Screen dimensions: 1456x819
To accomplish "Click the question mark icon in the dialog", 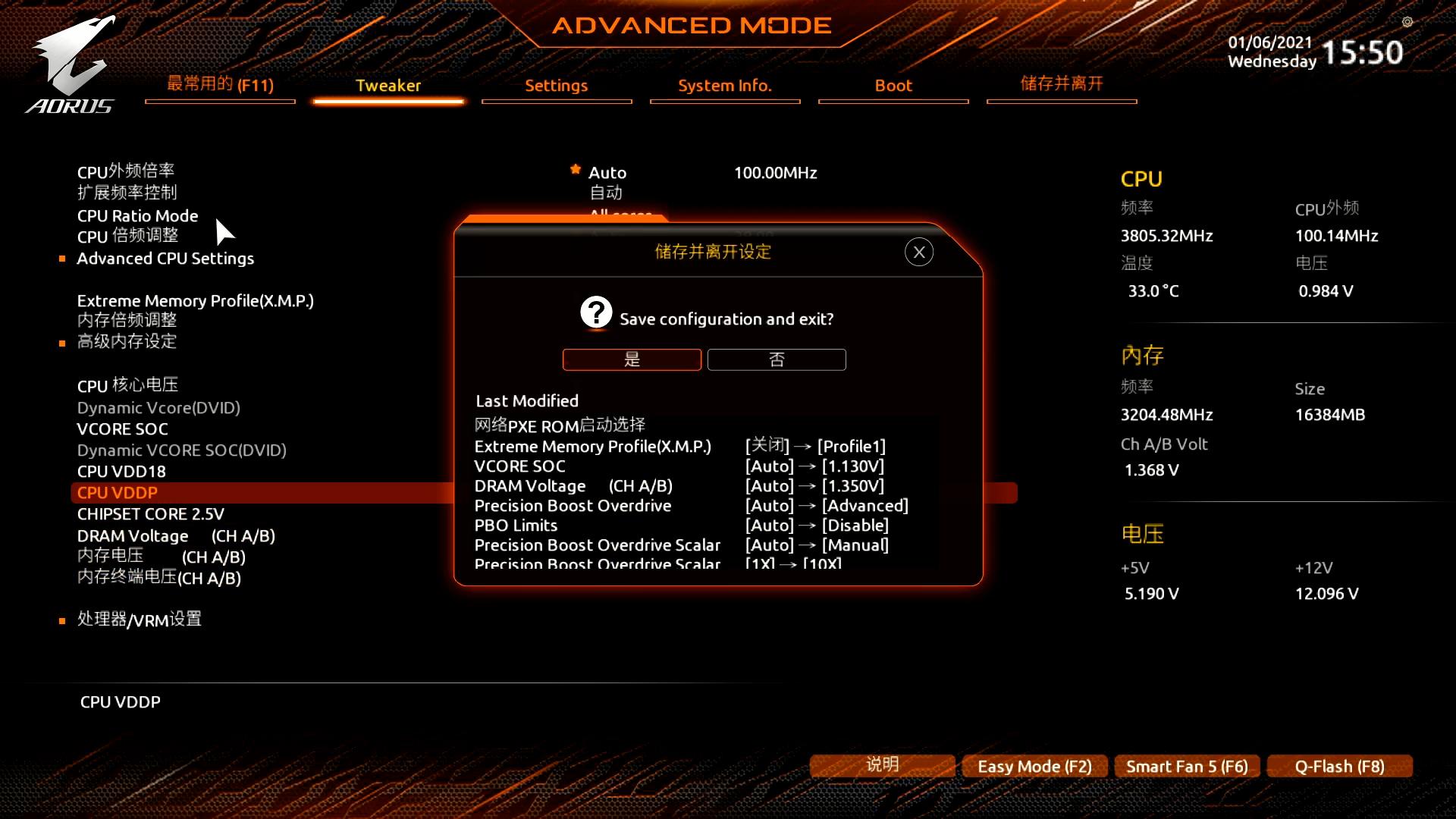I will tap(596, 312).
